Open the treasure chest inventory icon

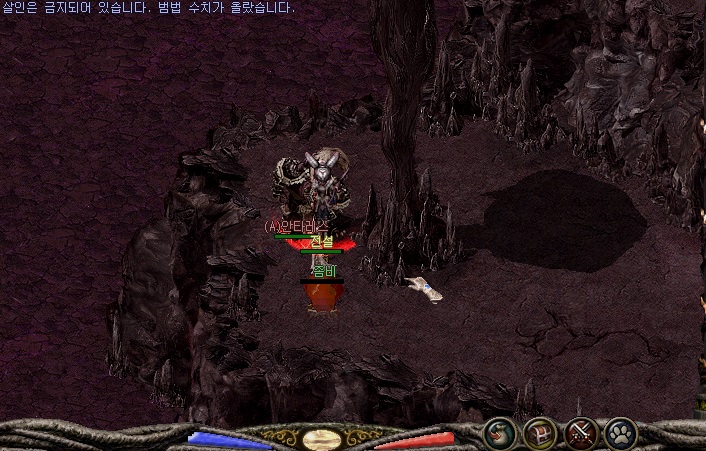pos(539,433)
